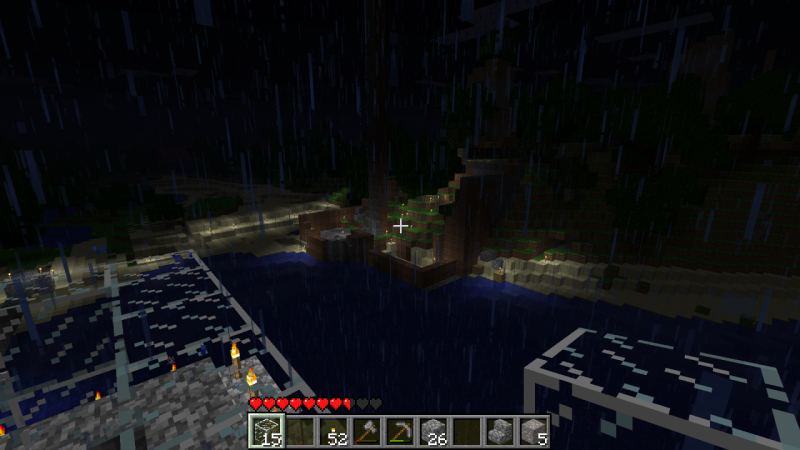This screenshot has width=800, height=450.
Task: Select the block stack of 5
Action: point(535,431)
